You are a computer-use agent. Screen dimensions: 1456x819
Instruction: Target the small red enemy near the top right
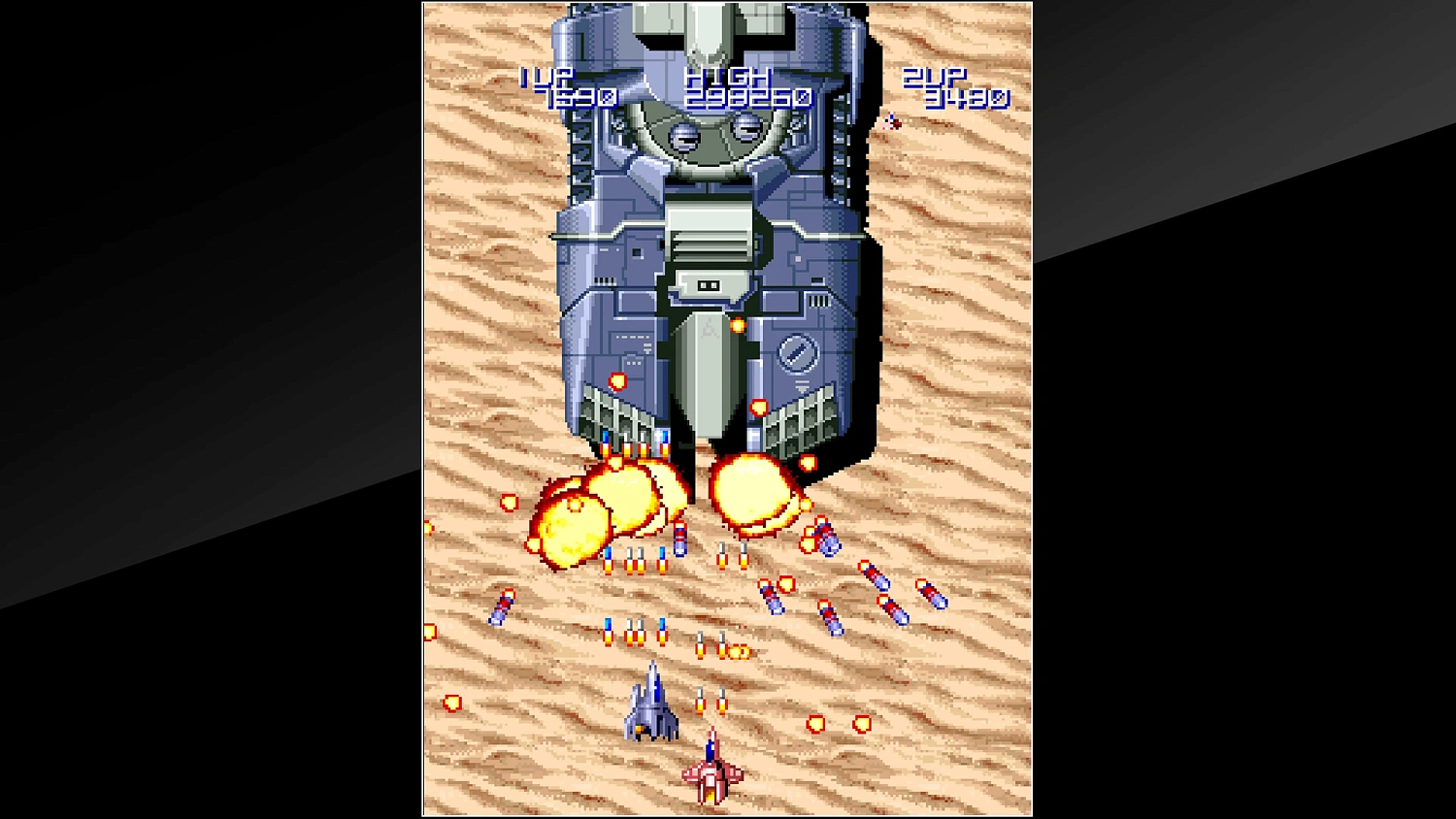point(893,121)
